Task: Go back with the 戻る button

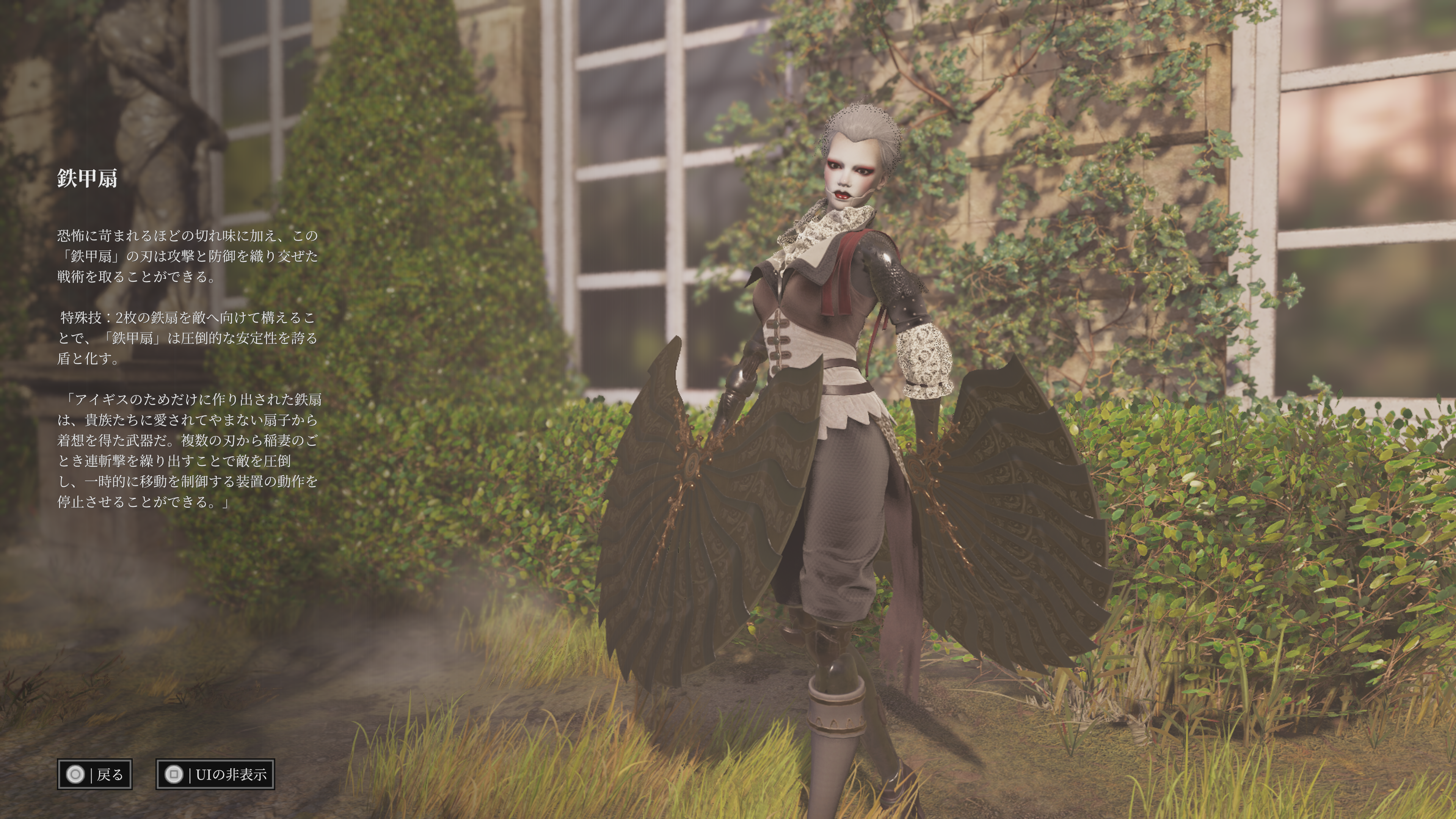Action: [x=94, y=774]
